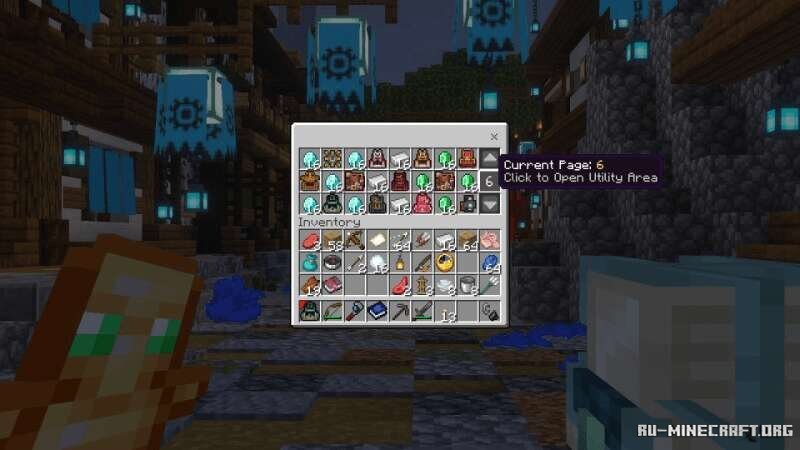This screenshot has width=800, height=450.
Task: Pick up the arrow stack of 64
Action: [x=399, y=240]
